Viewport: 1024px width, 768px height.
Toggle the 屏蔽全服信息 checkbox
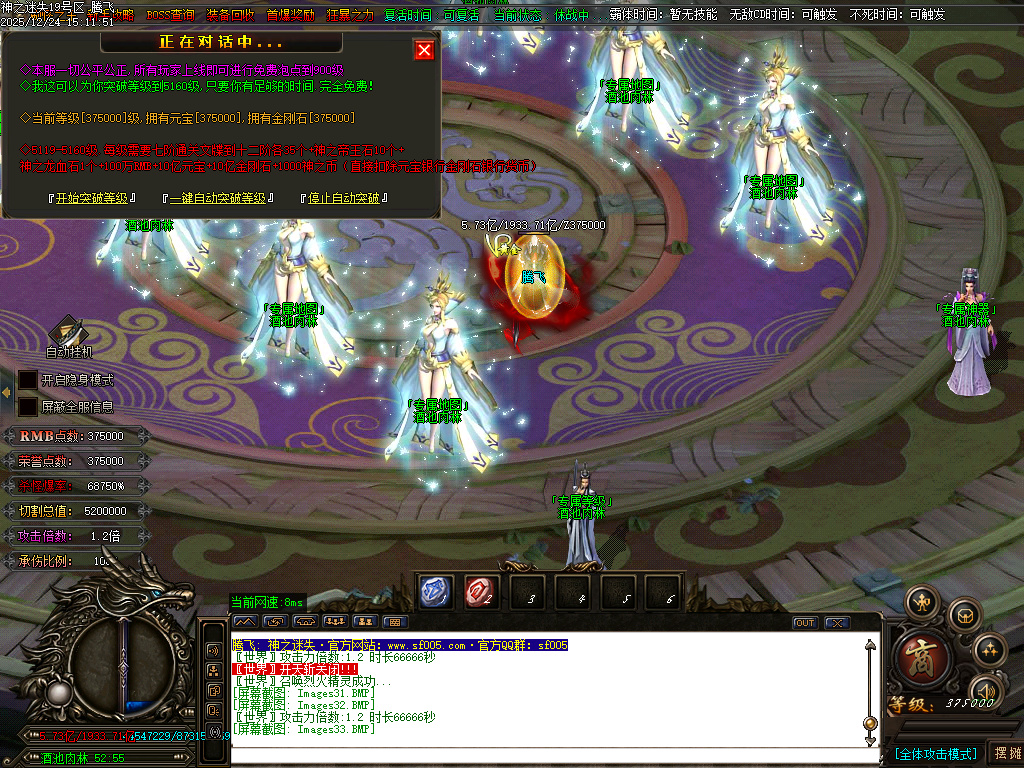tap(27, 407)
